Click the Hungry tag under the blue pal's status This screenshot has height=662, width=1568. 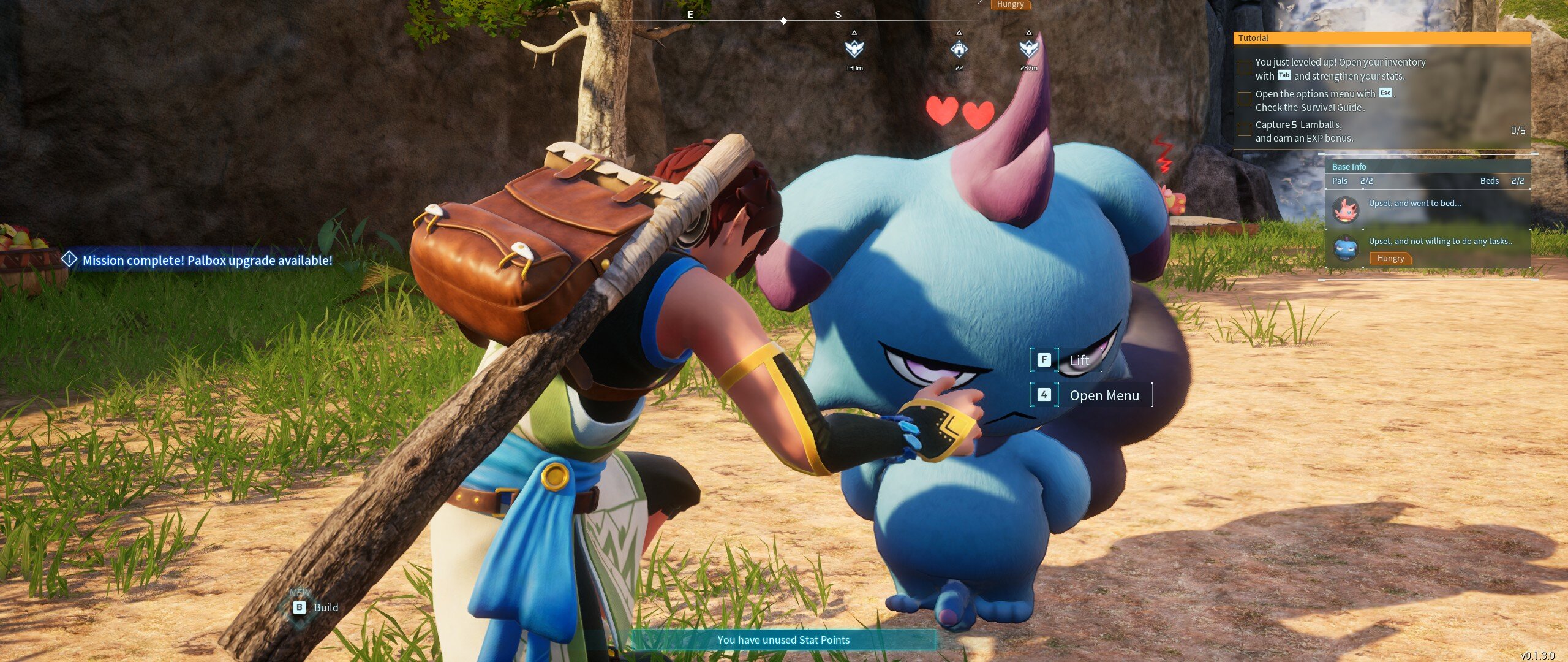(1390, 259)
